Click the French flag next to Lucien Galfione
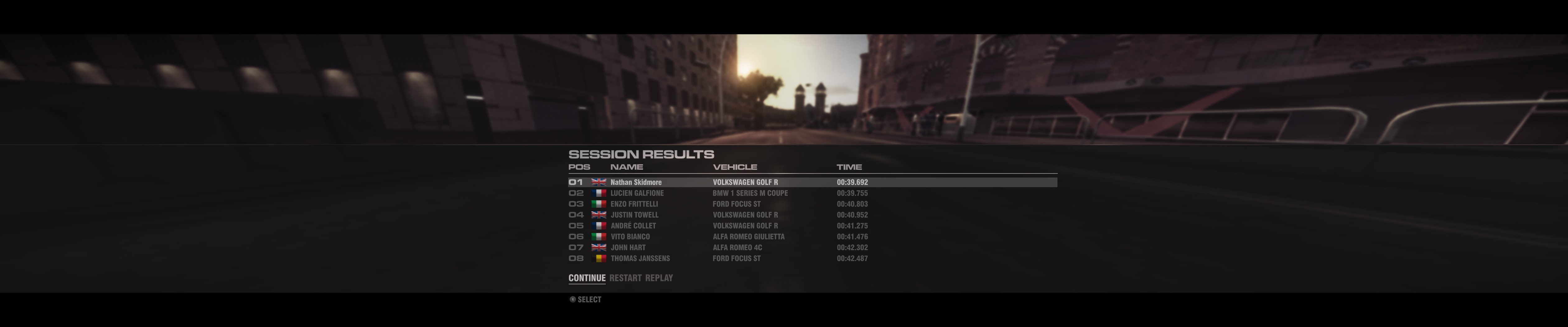This screenshot has height=327, width=1568. click(x=599, y=192)
